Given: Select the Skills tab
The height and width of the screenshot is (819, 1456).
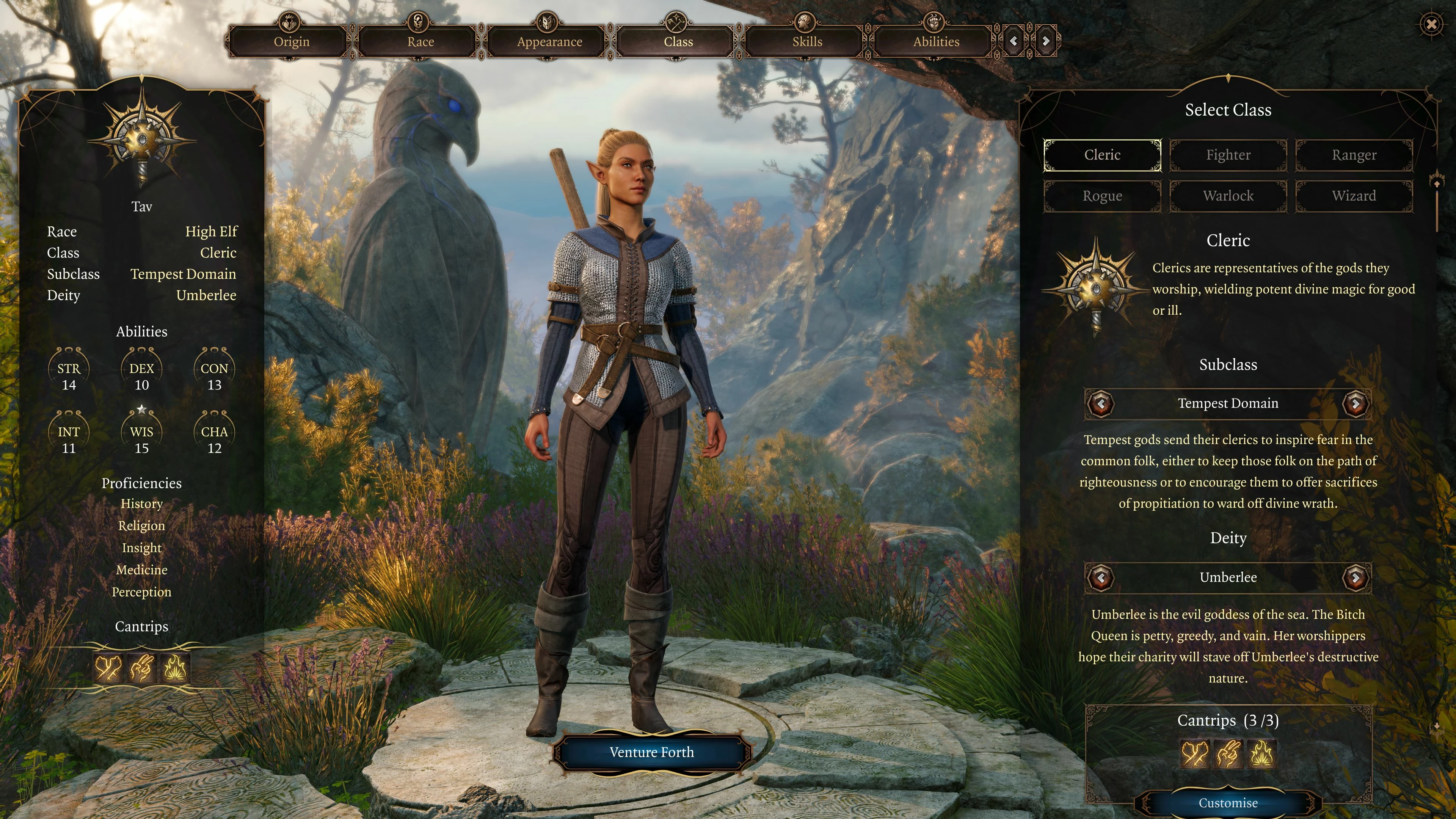Looking at the screenshot, I should [x=806, y=42].
